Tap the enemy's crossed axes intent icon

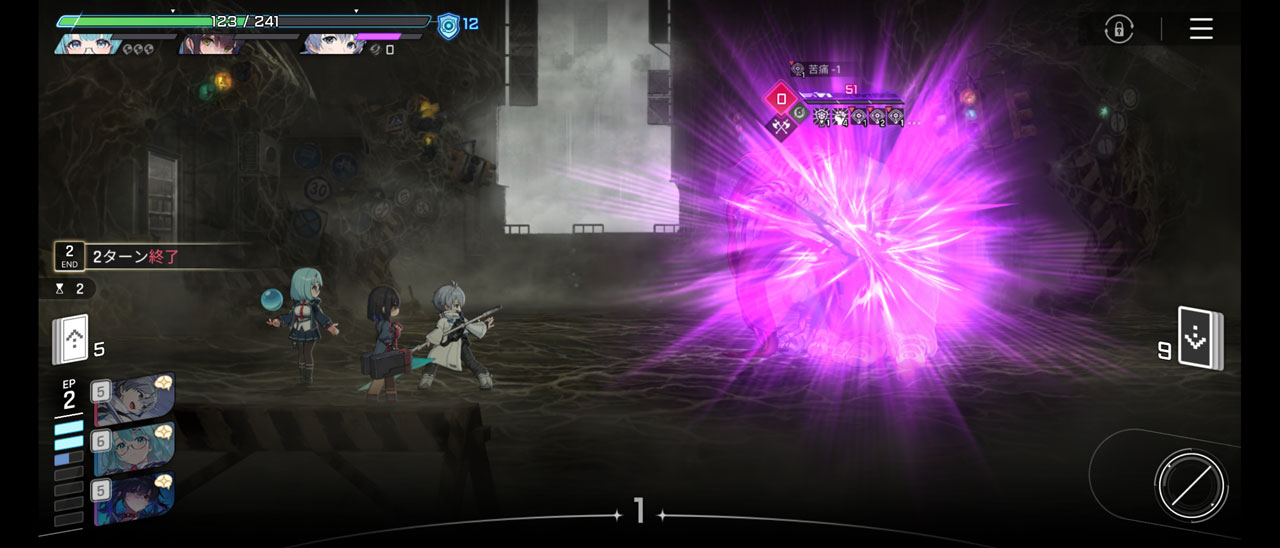[x=781, y=127]
